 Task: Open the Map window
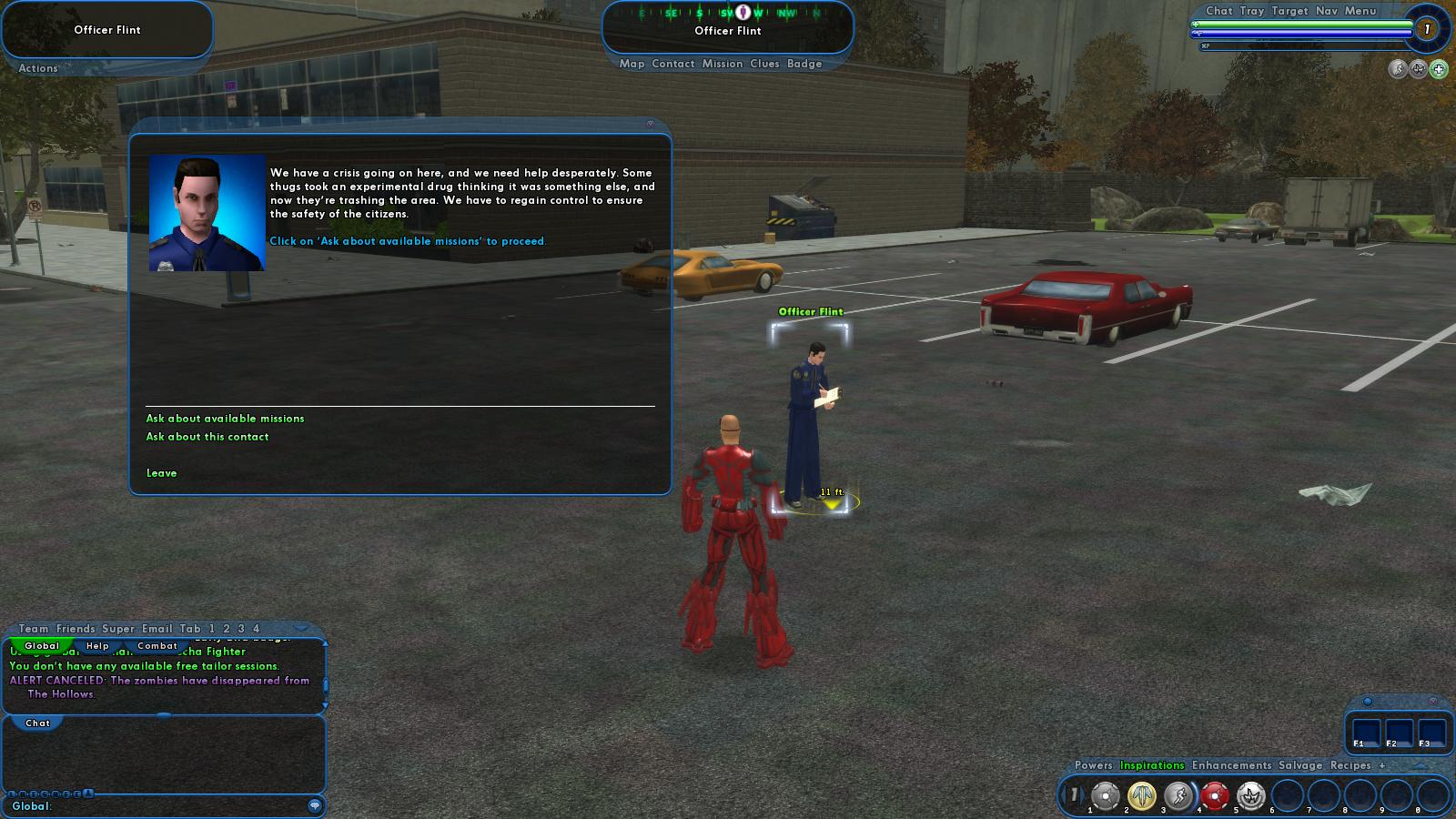[632, 64]
